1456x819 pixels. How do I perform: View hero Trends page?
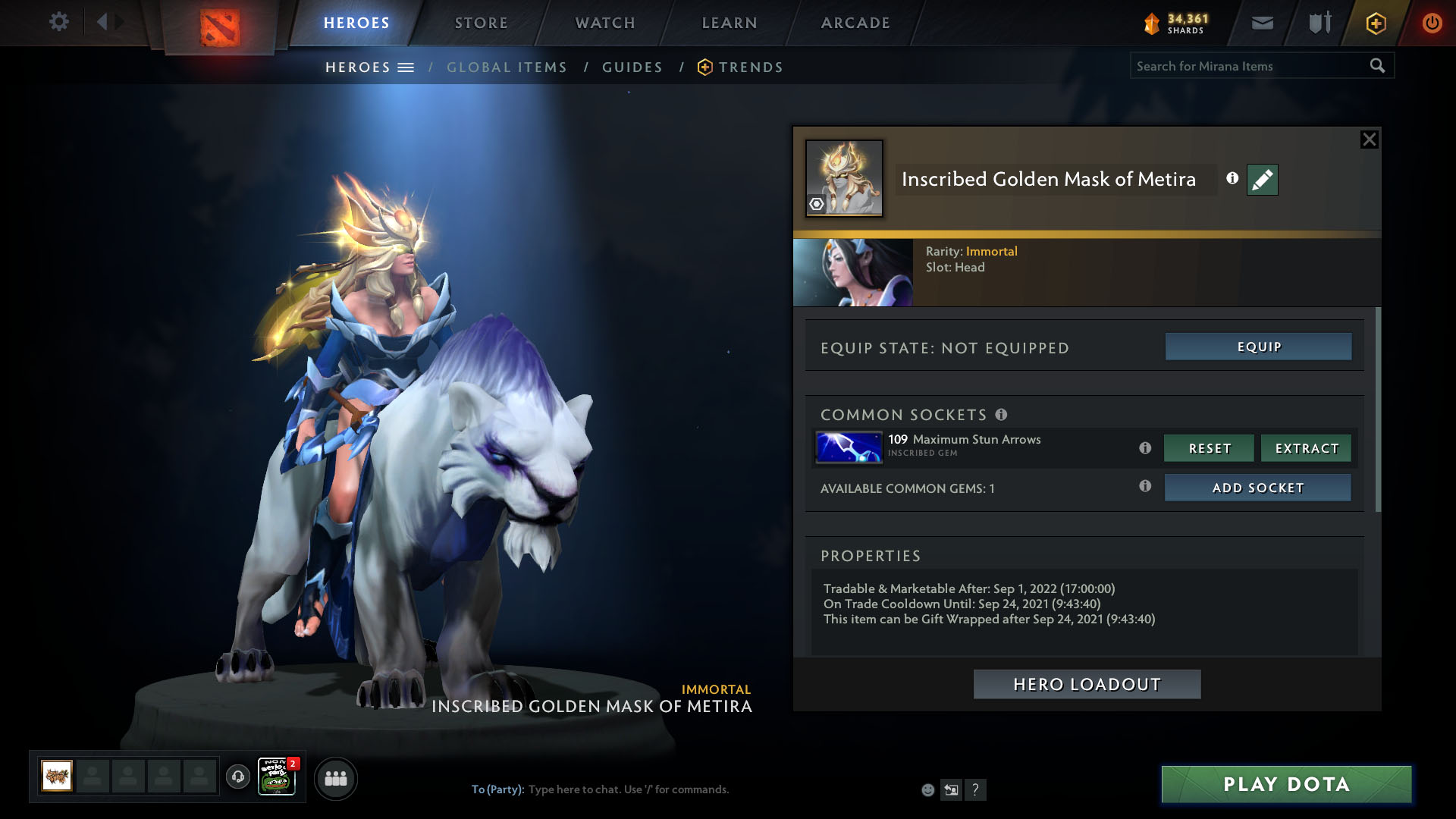750,67
